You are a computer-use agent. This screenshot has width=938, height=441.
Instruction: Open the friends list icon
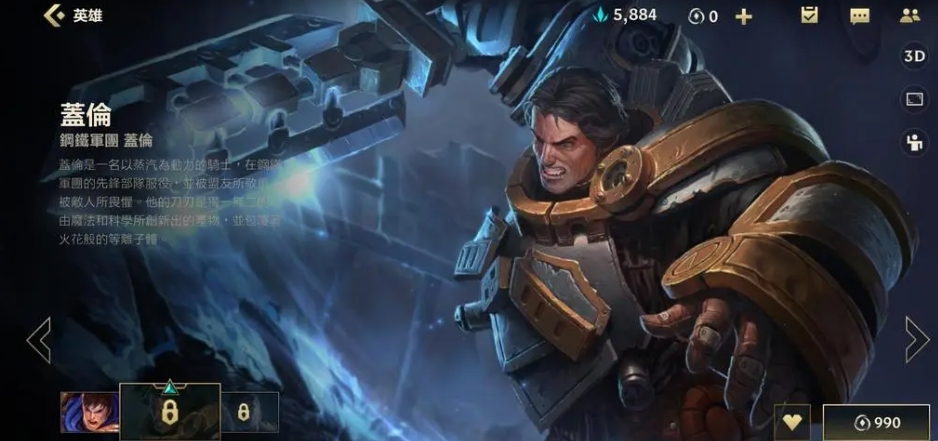(909, 16)
